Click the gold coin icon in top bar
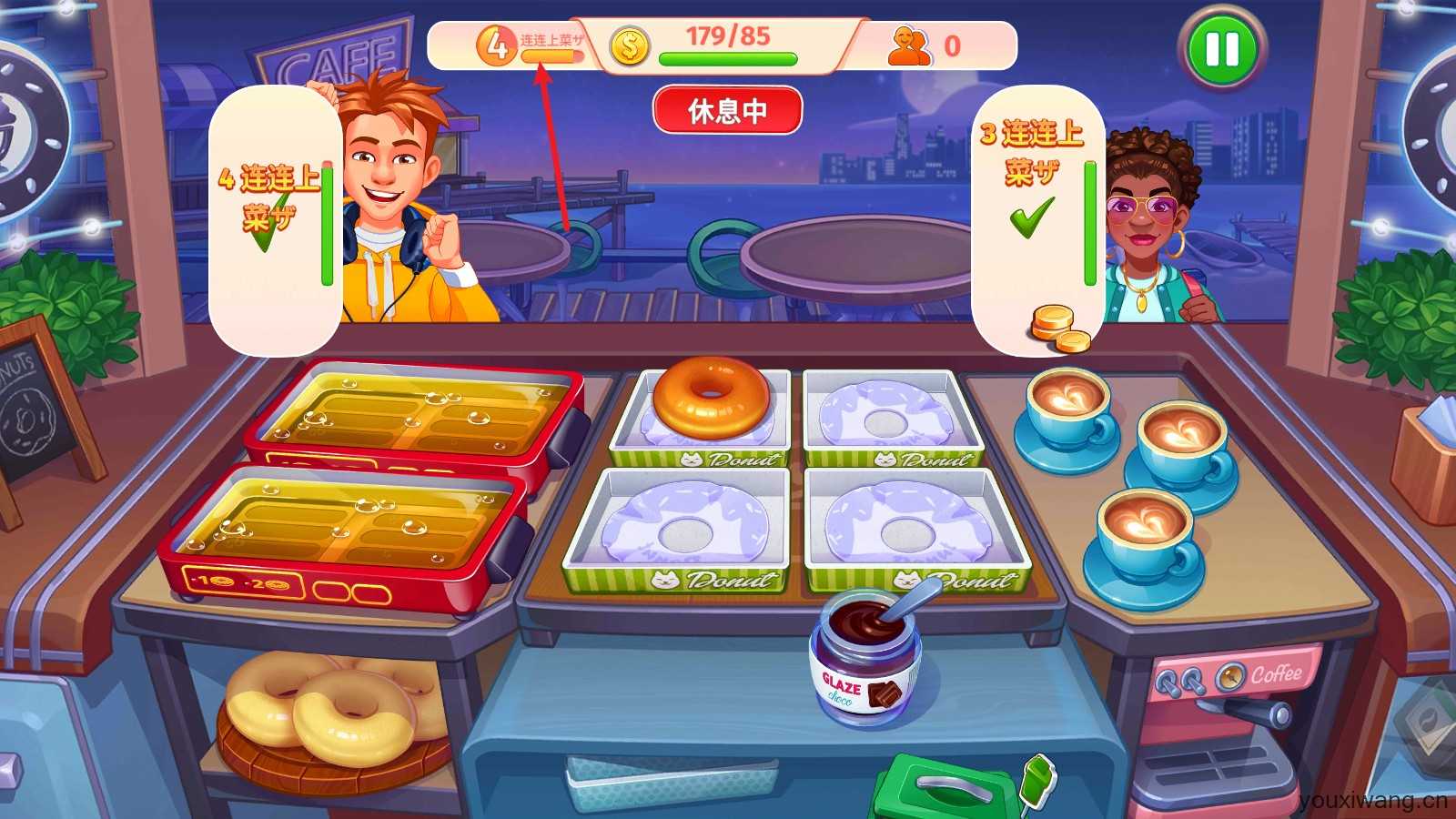1456x819 pixels. 629,46
